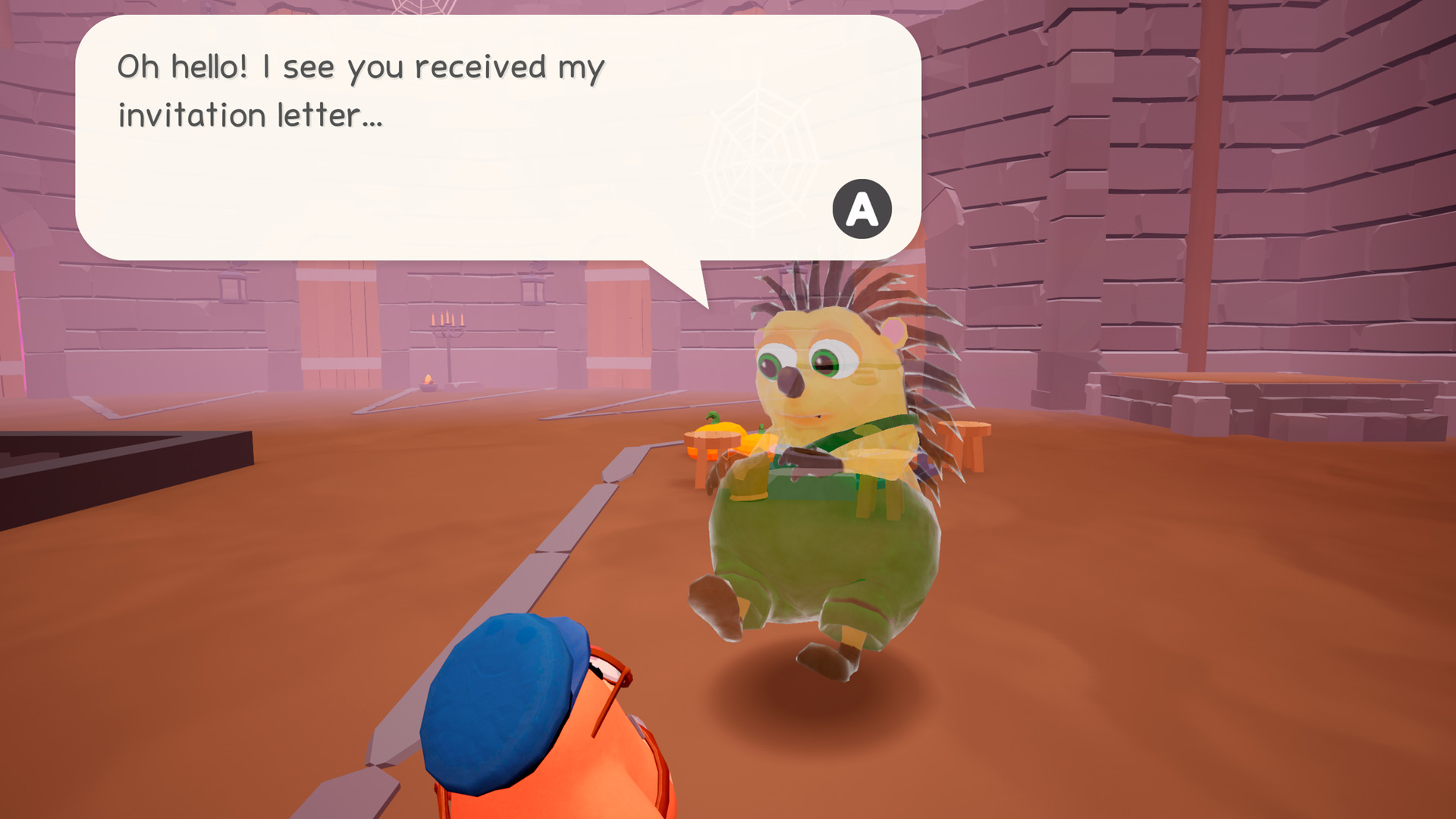Click the speech bubble tail pointer

[x=681, y=284]
